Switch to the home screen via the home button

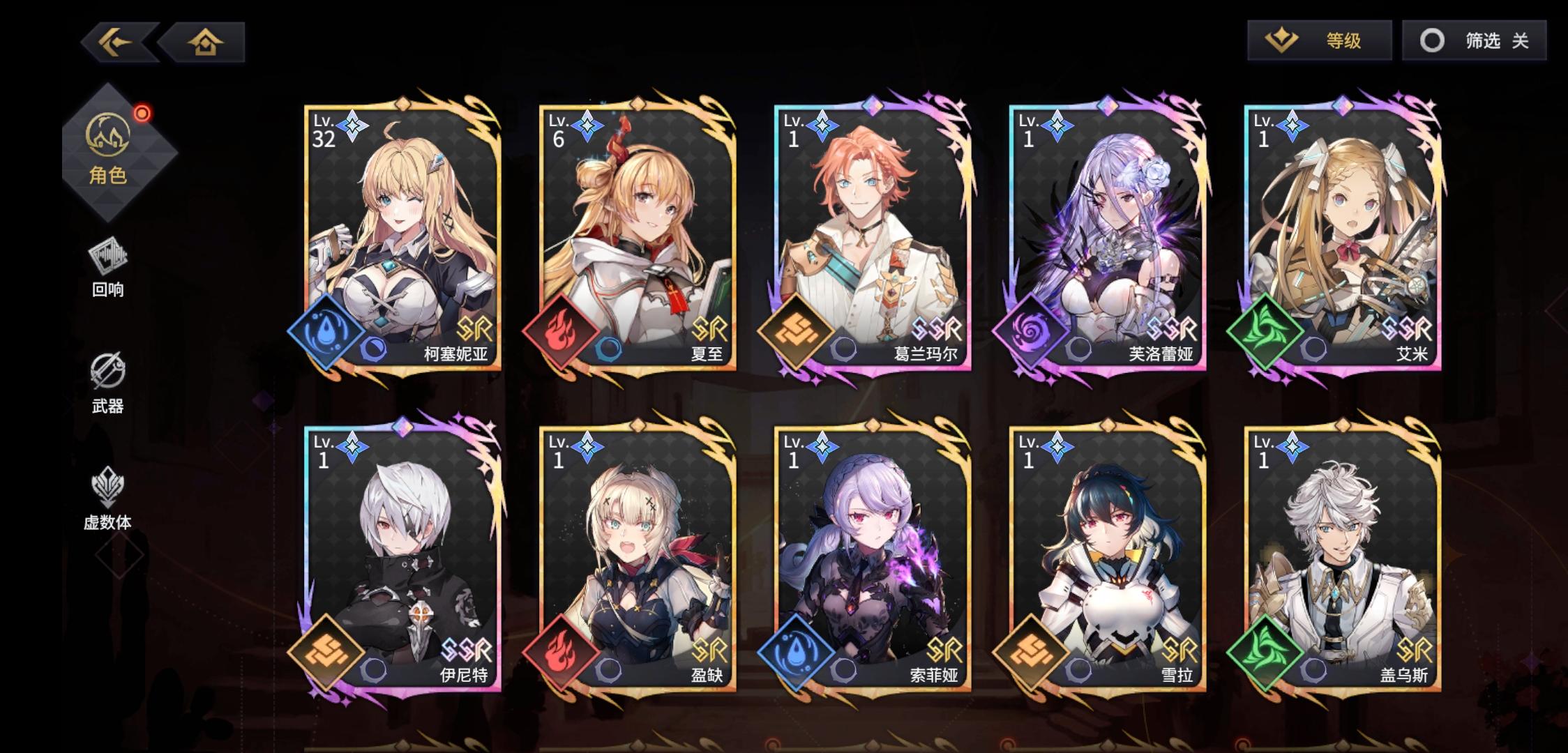(x=203, y=42)
